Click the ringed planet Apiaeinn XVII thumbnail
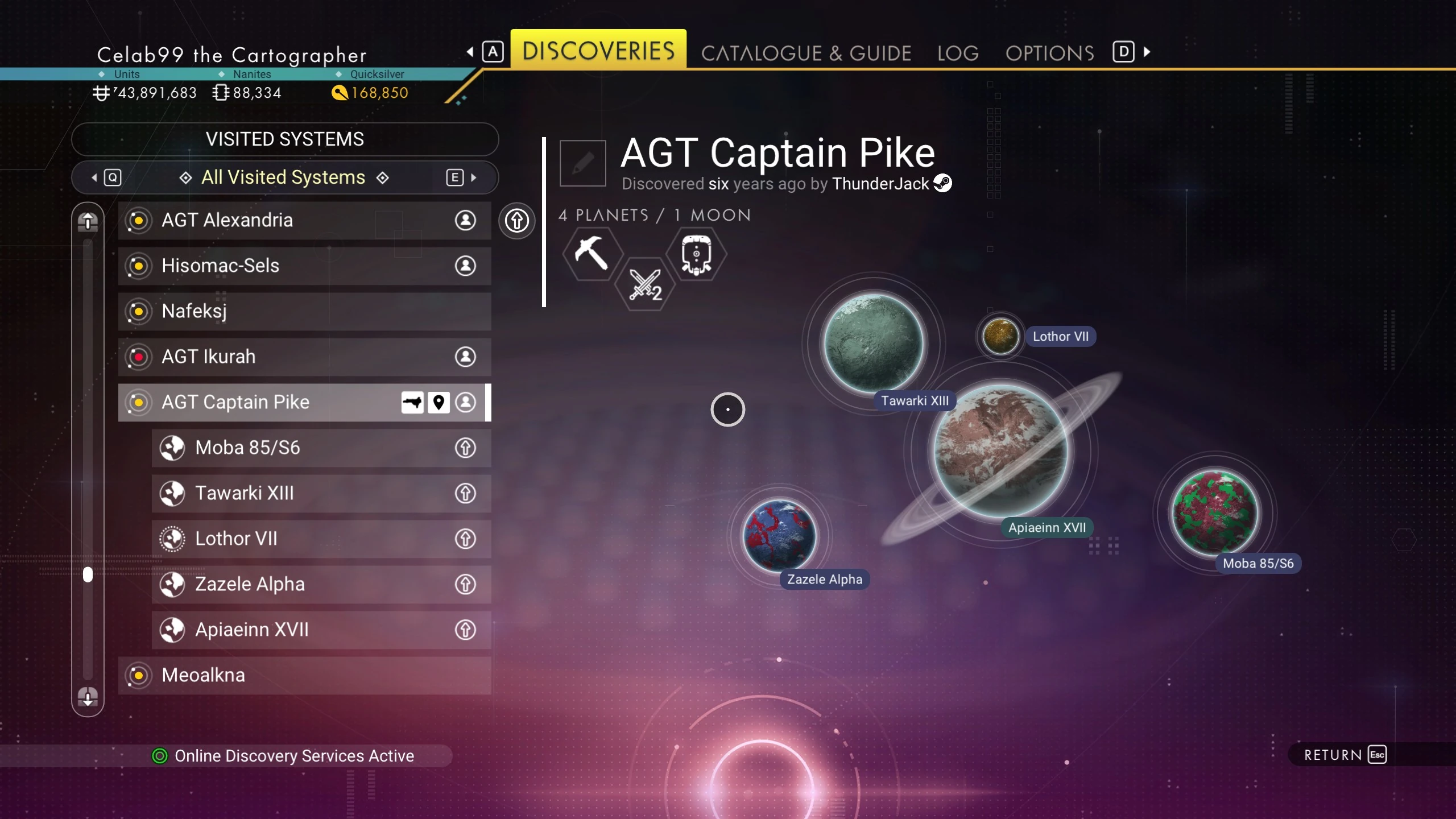Screen dimensions: 1456x819 pos(1001,450)
